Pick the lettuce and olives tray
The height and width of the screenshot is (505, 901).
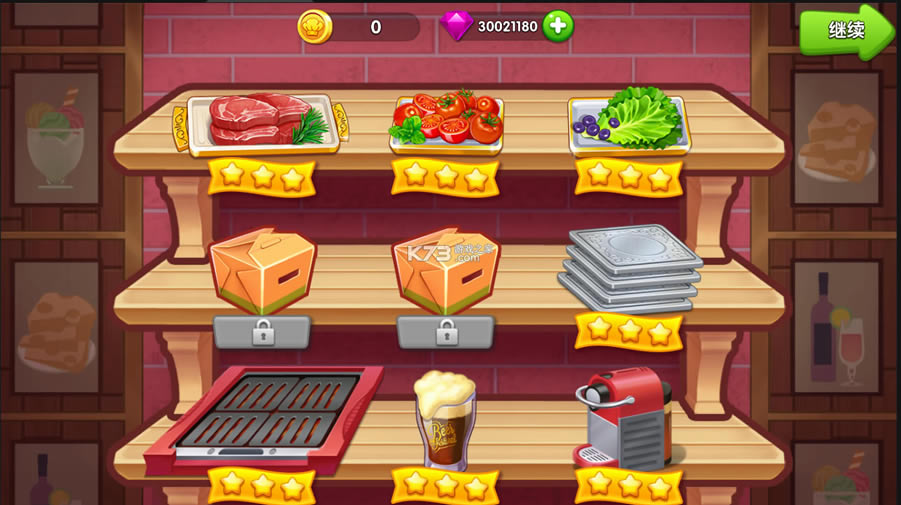click(x=628, y=124)
